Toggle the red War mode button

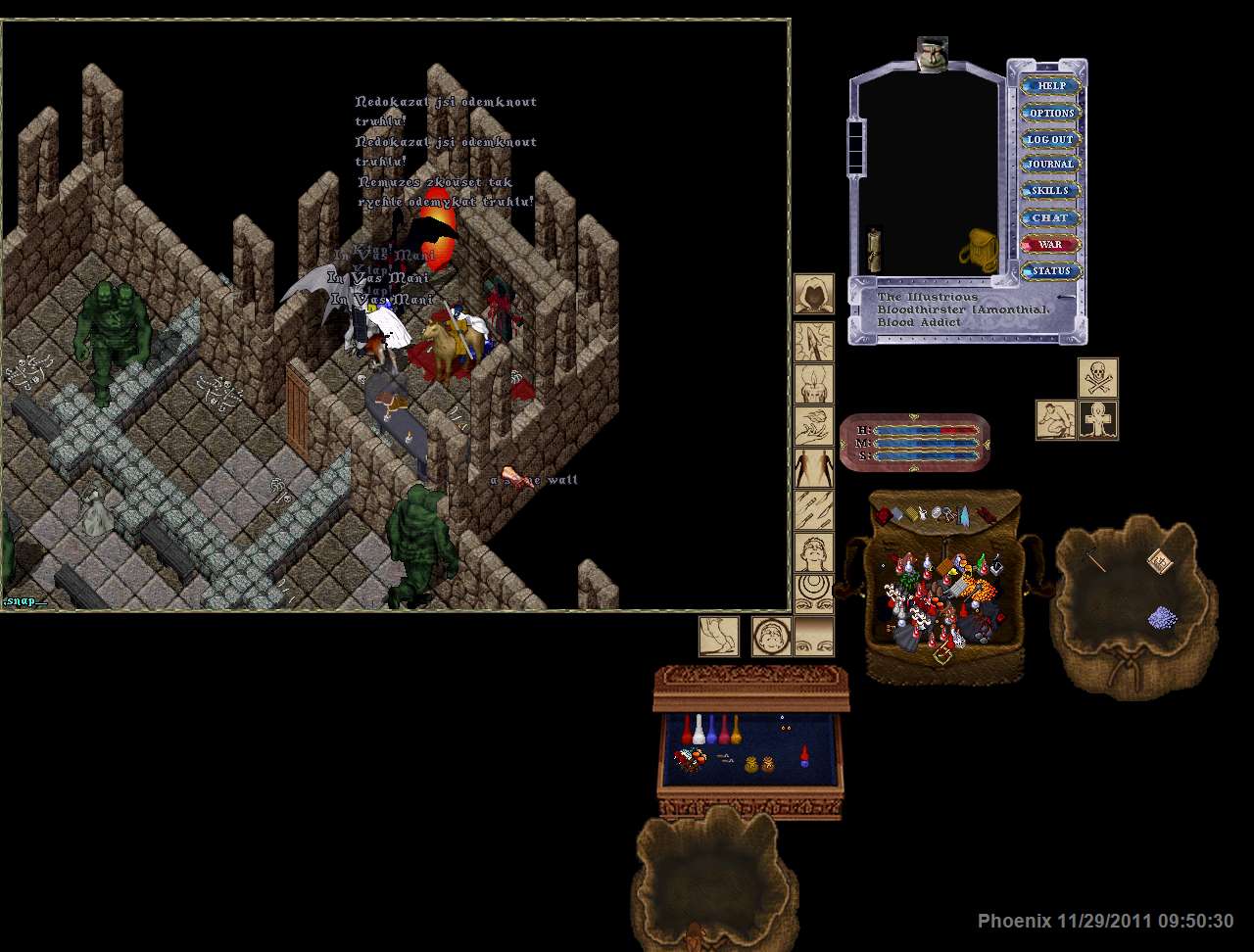point(1051,244)
